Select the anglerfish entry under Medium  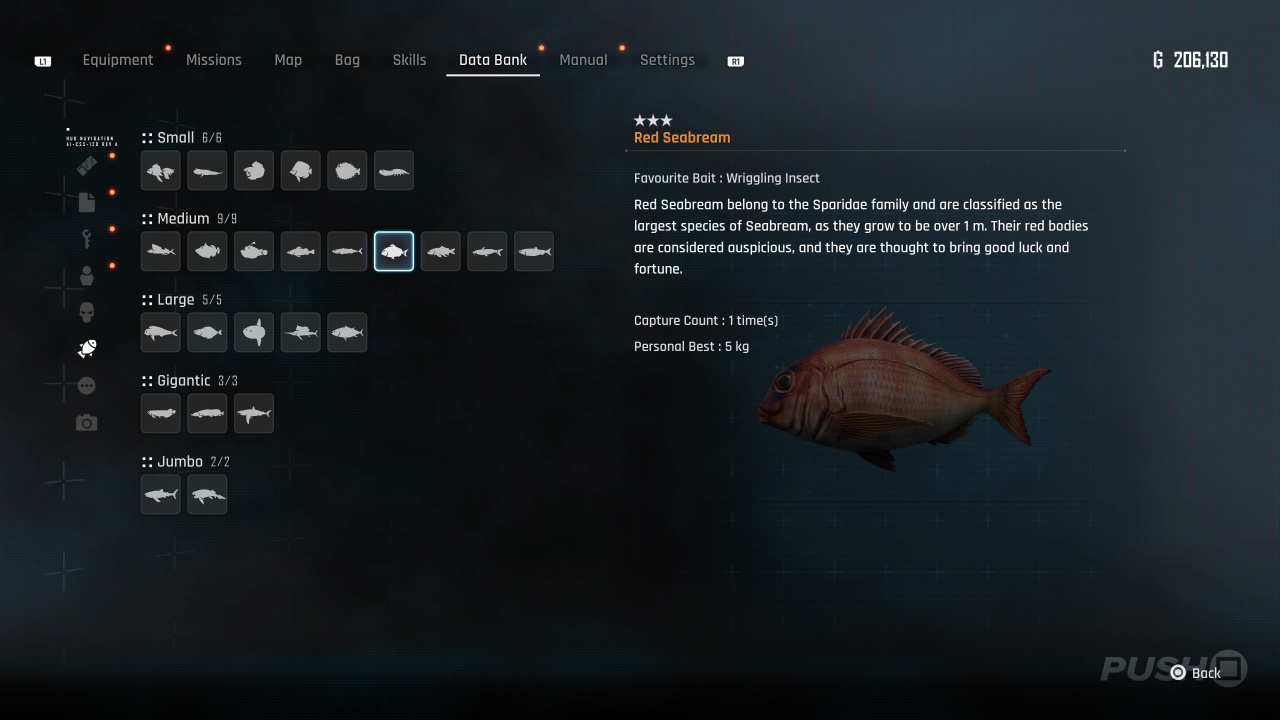[x=254, y=251]
